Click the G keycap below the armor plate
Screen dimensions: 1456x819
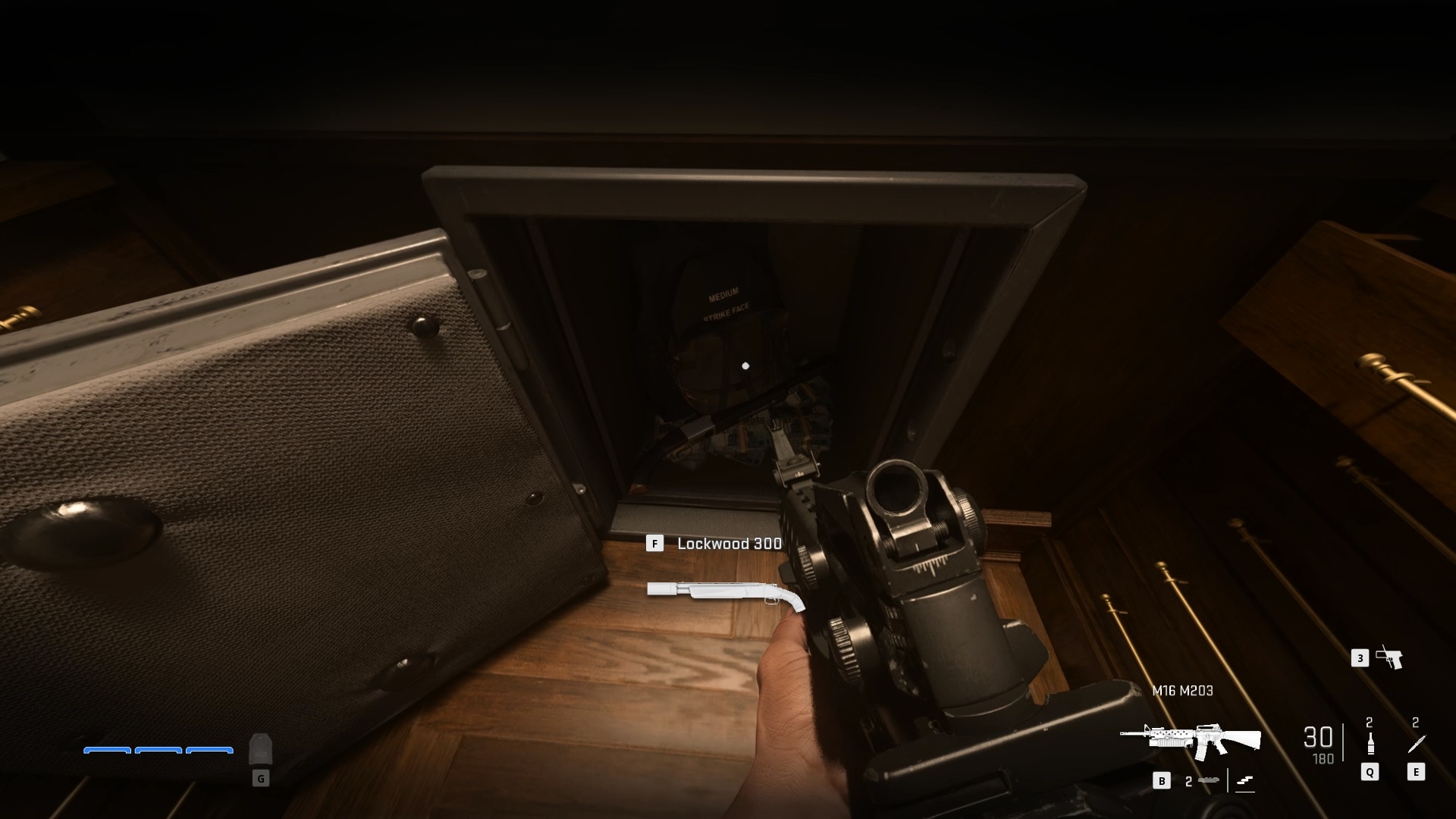(261, 778)
